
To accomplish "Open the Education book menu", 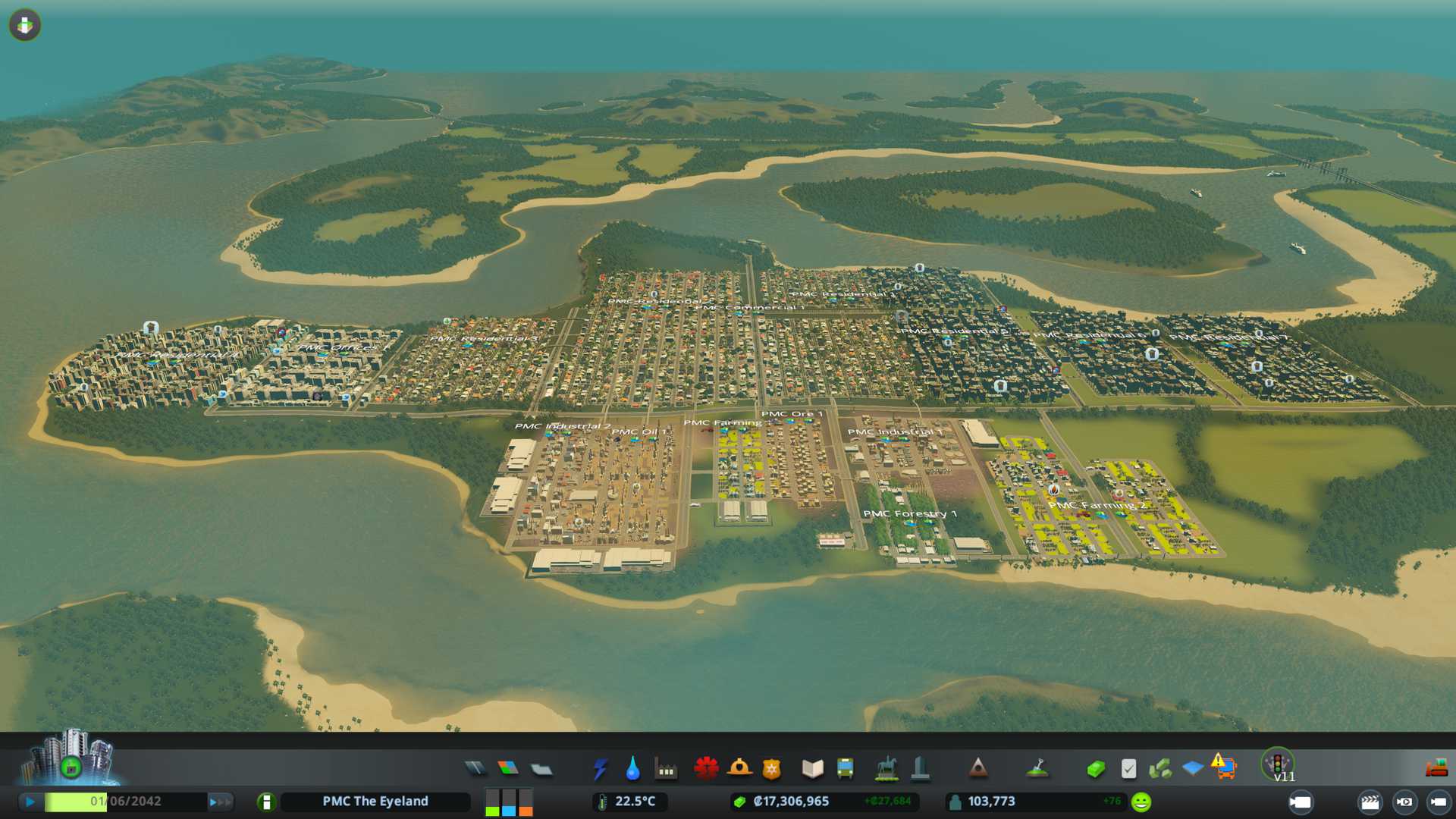I will point(812,769).
